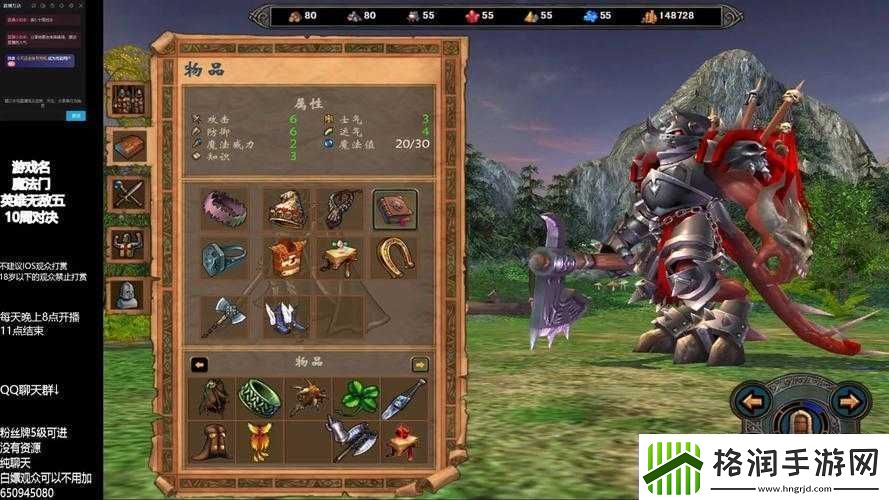Switch to the spellbook chest tab

(x=129, y=146)
